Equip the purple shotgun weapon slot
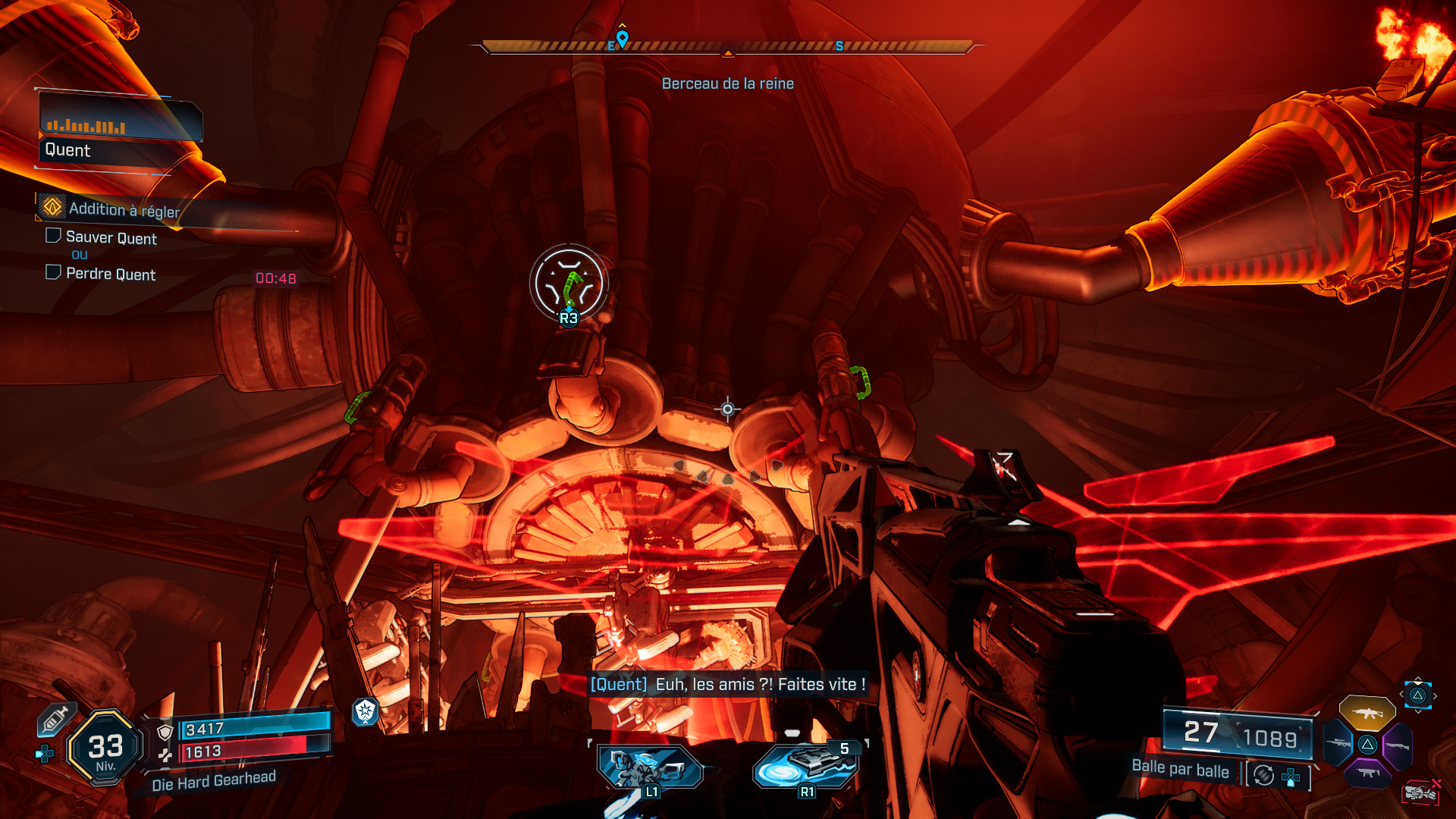1456x819 pixels. [1398, 745]
